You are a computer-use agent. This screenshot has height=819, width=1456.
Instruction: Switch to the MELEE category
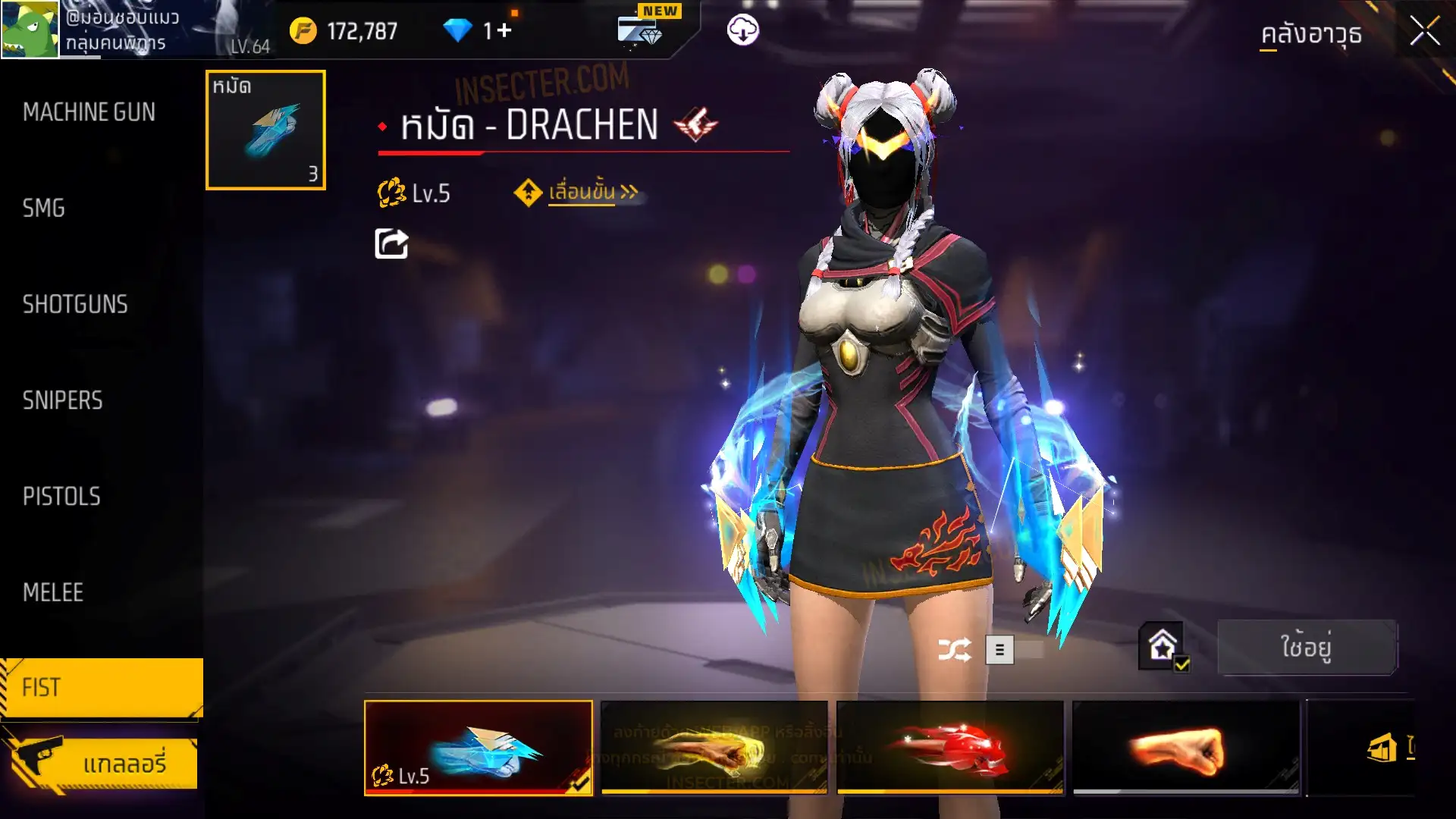[x=53, y=592]
